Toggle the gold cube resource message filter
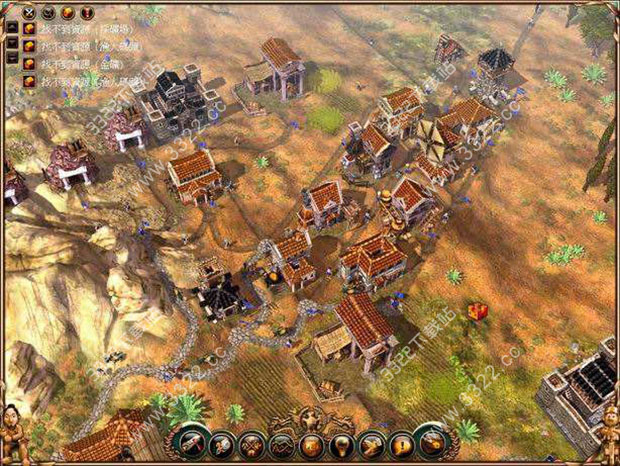This screenshot has height=466, width=620. pos(67,11)
